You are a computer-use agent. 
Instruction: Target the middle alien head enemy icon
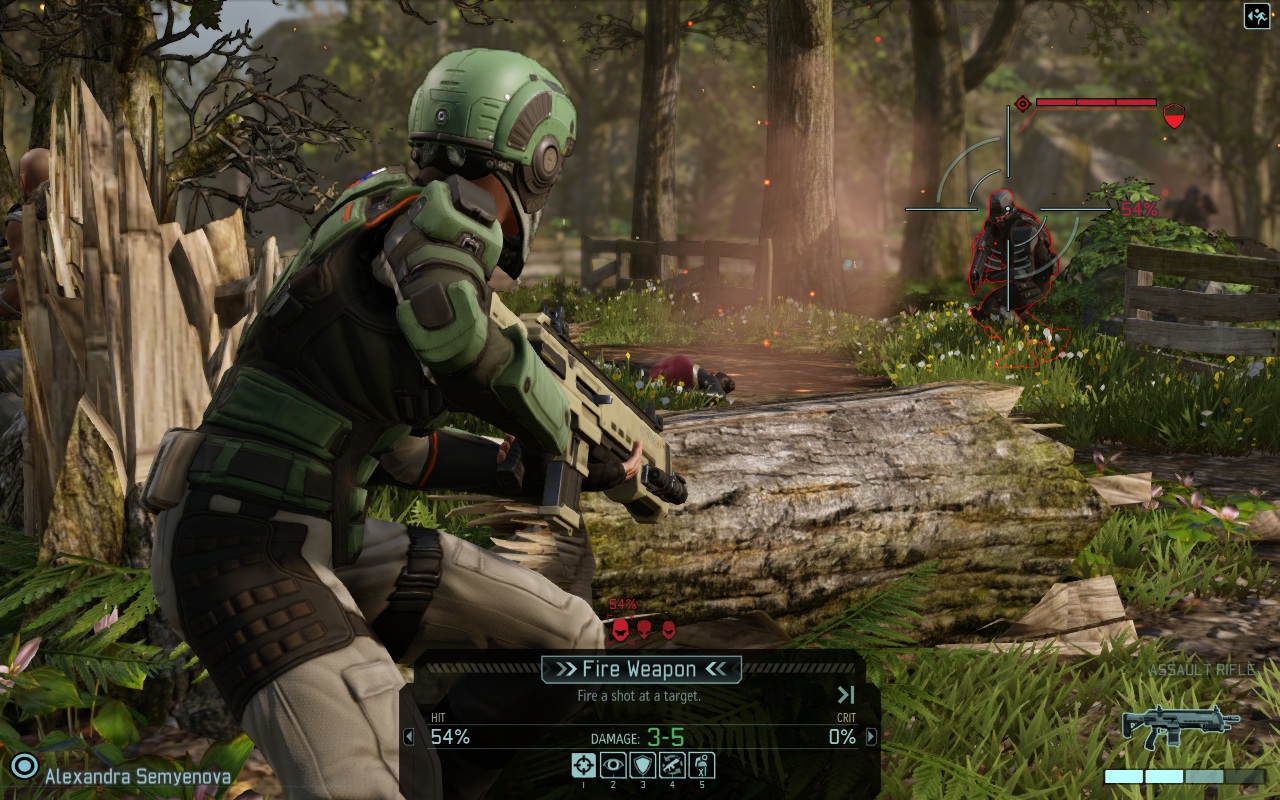(645, 629)
